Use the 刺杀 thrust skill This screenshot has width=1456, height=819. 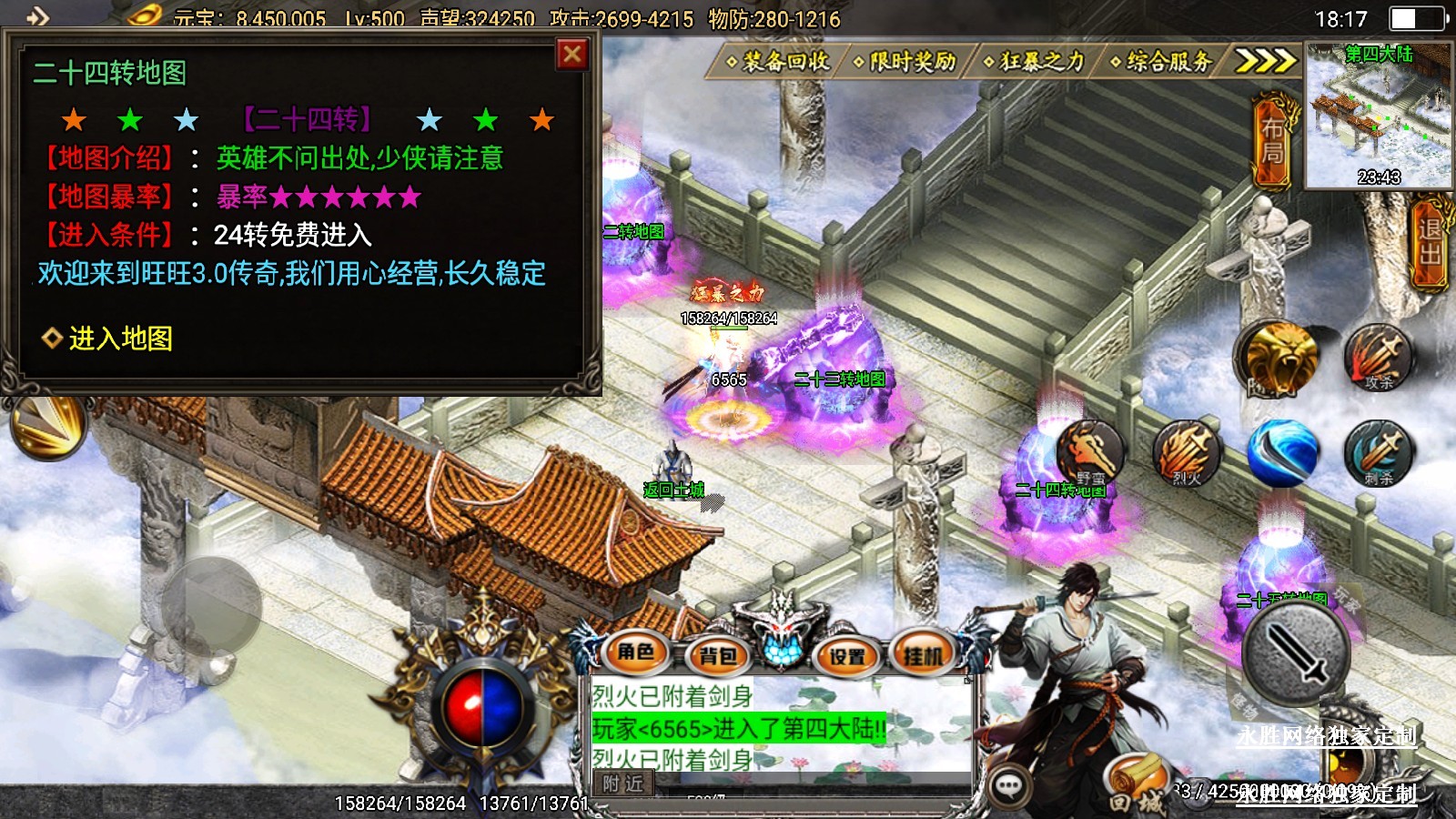point(1379,452)
